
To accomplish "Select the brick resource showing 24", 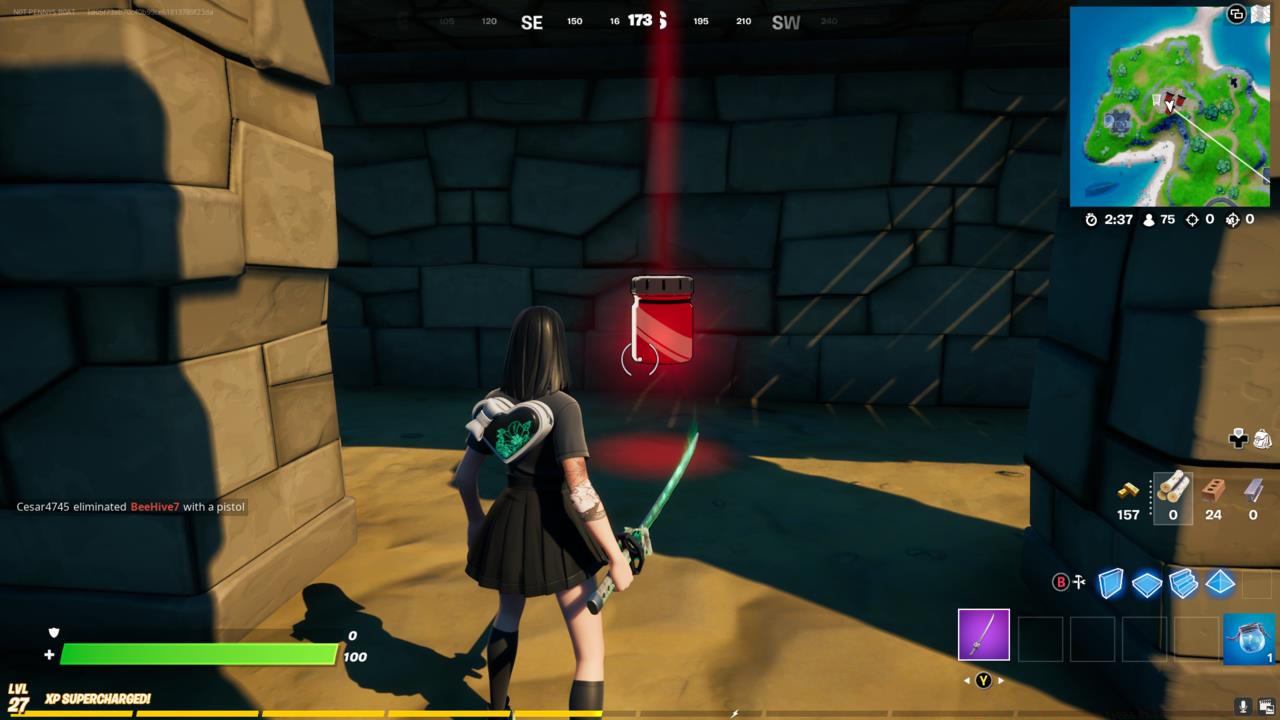I will tap(1212, 490).
